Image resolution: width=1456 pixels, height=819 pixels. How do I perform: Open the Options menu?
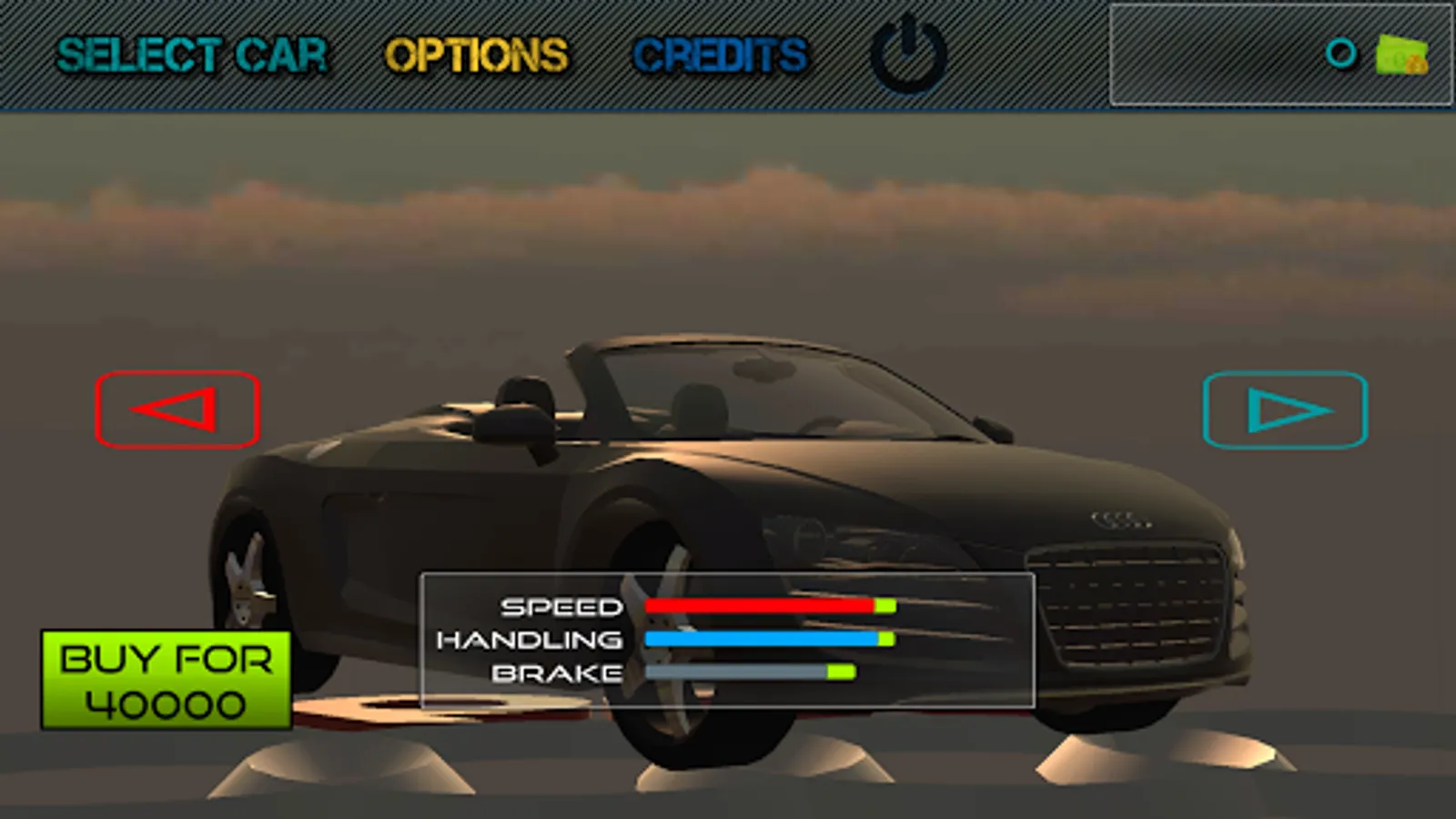point(476,56)
